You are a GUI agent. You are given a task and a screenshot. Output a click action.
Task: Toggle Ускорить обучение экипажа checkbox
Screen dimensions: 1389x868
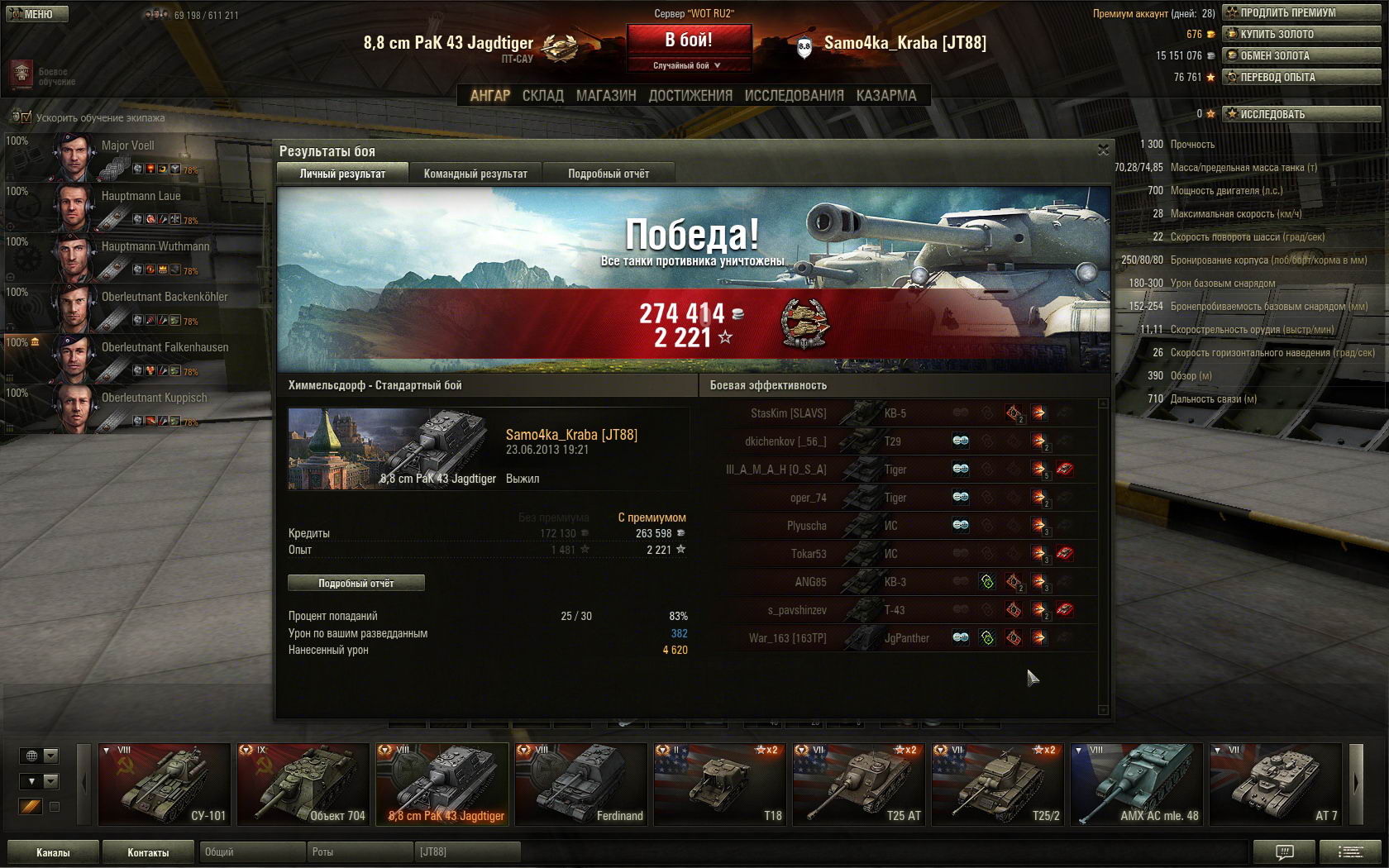pos(26,117)
